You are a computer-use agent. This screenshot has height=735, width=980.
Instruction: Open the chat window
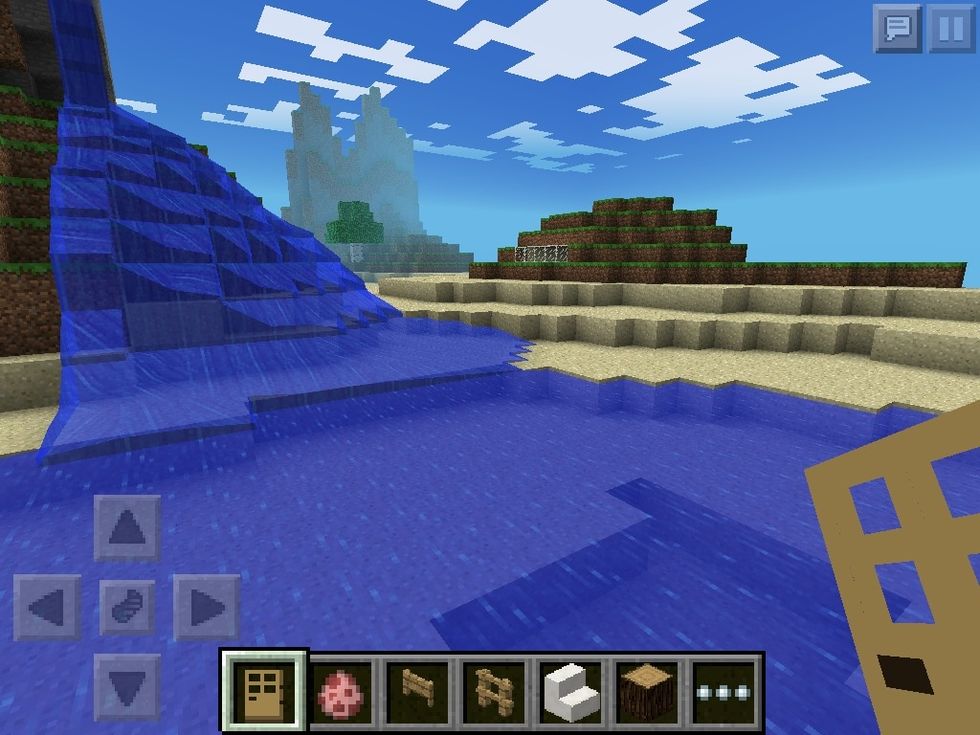click(897, 28)
